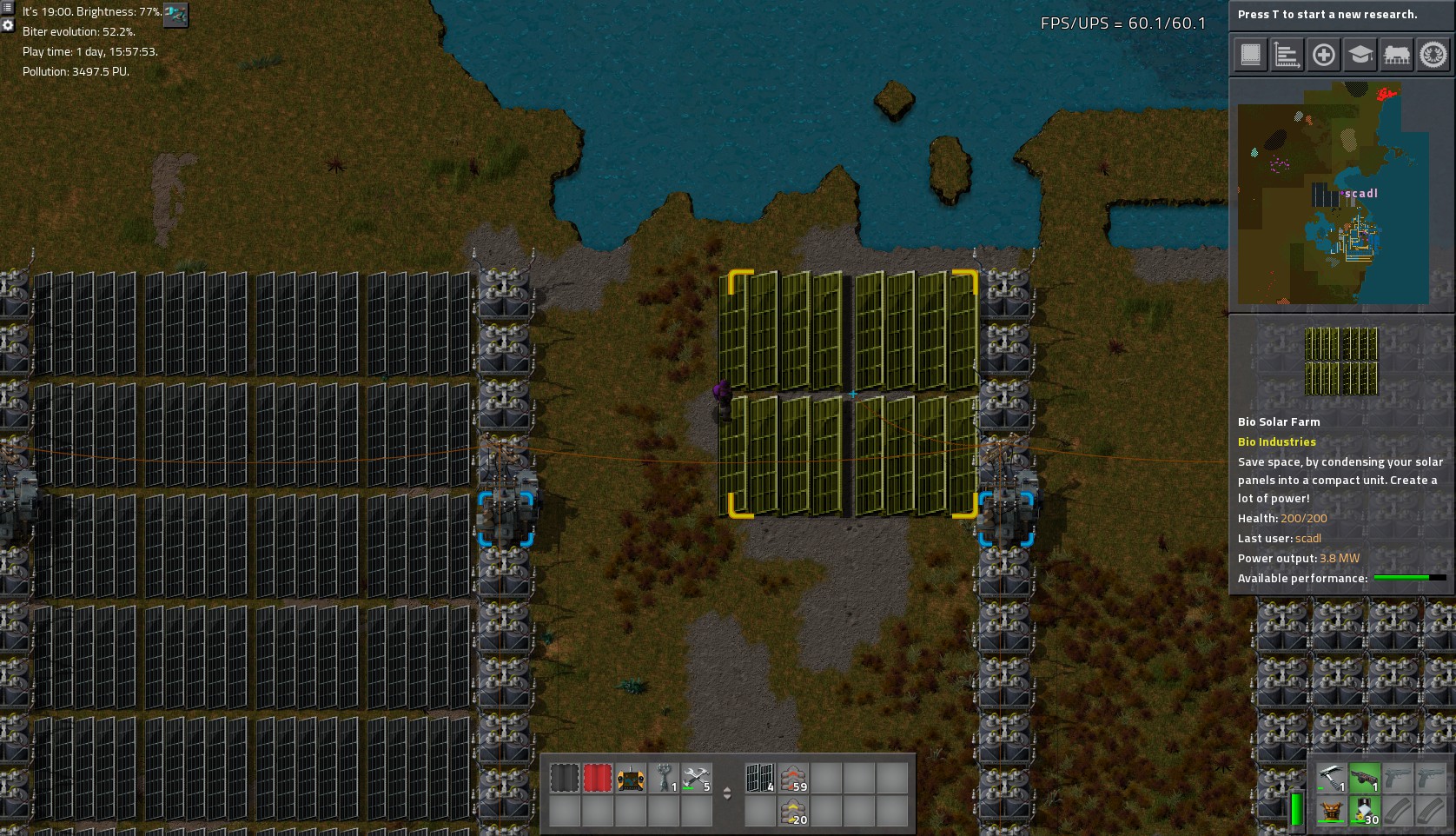The width and height of the screenshot is (1456, 836).
Task: Select the black blueprint in the hotbar
Action: coord(565,779)
